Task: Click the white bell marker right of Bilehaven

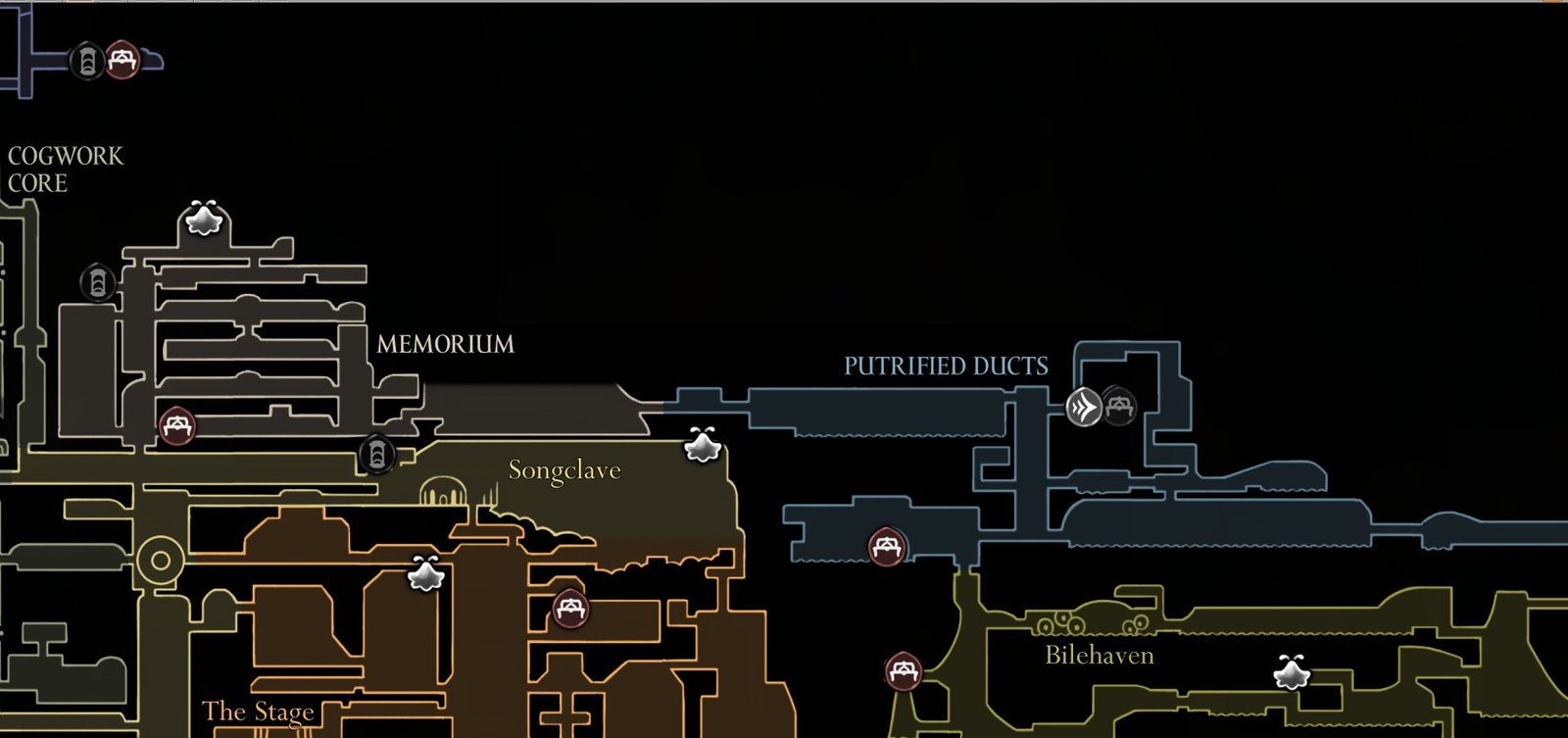Action: coord(1291,673)
